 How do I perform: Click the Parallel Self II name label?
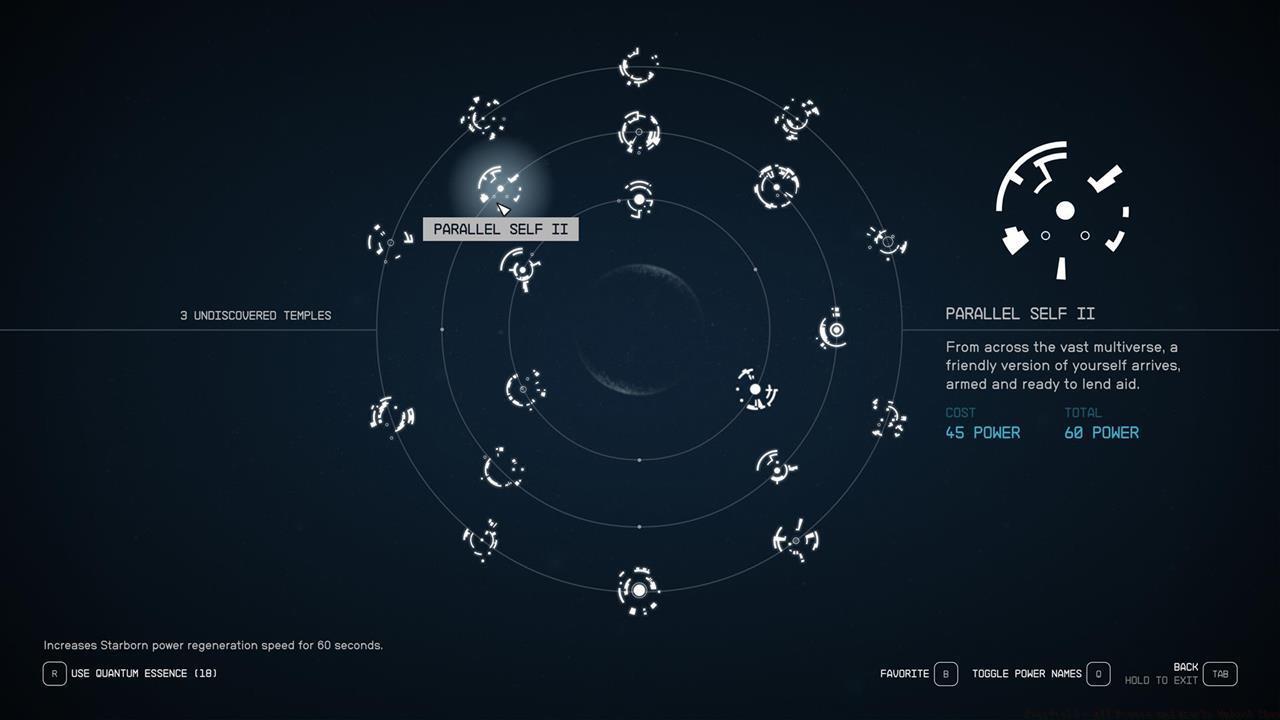point(500,229)
